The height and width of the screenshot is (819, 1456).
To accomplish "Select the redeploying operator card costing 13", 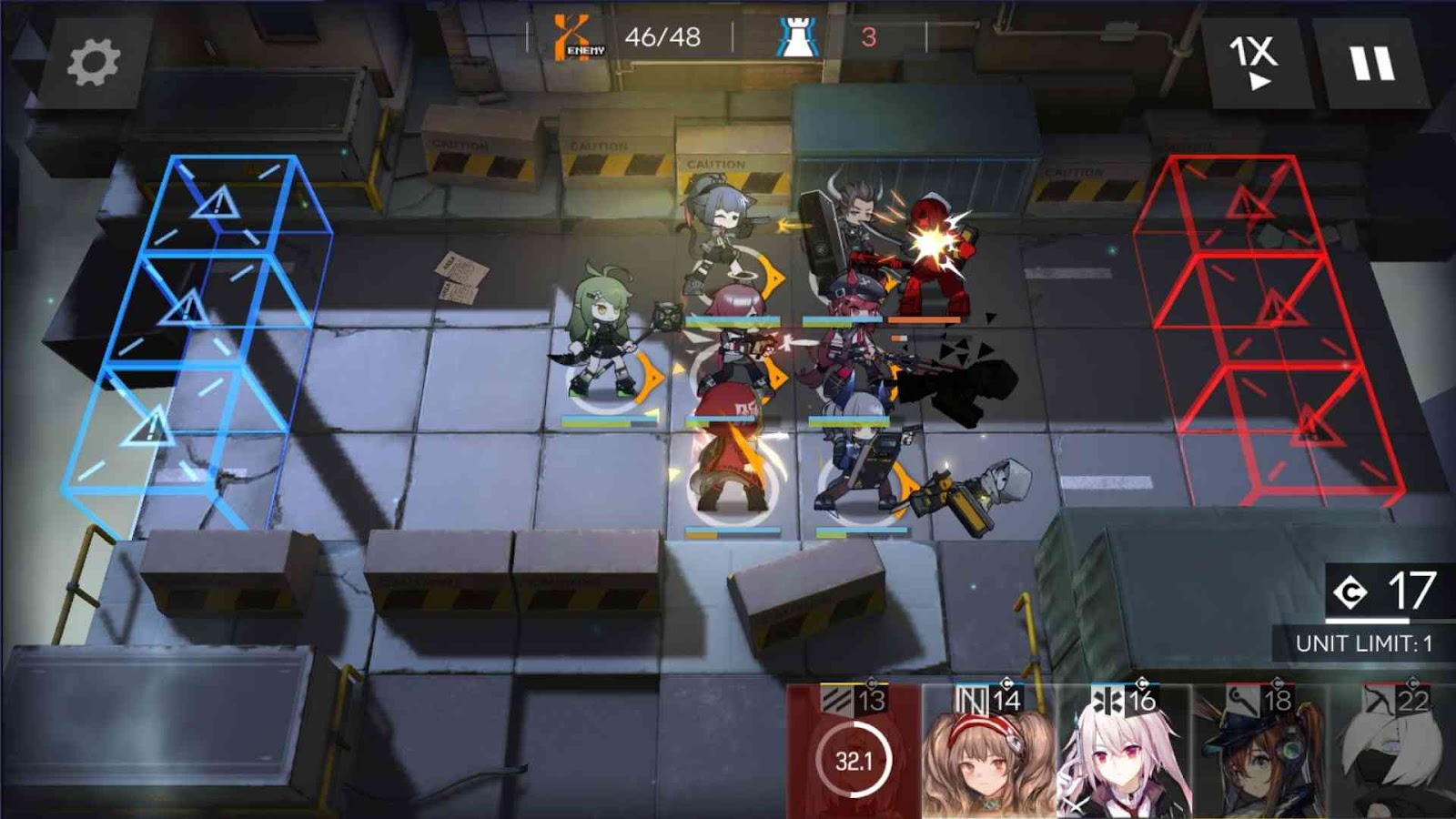I will tap(853, 753).
